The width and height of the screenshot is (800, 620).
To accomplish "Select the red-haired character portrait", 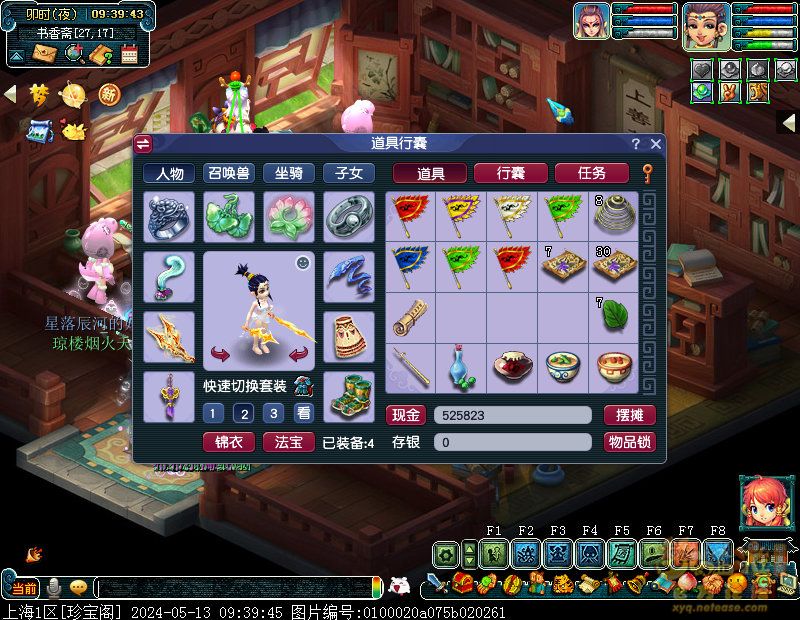I will [x=760, y=503].
